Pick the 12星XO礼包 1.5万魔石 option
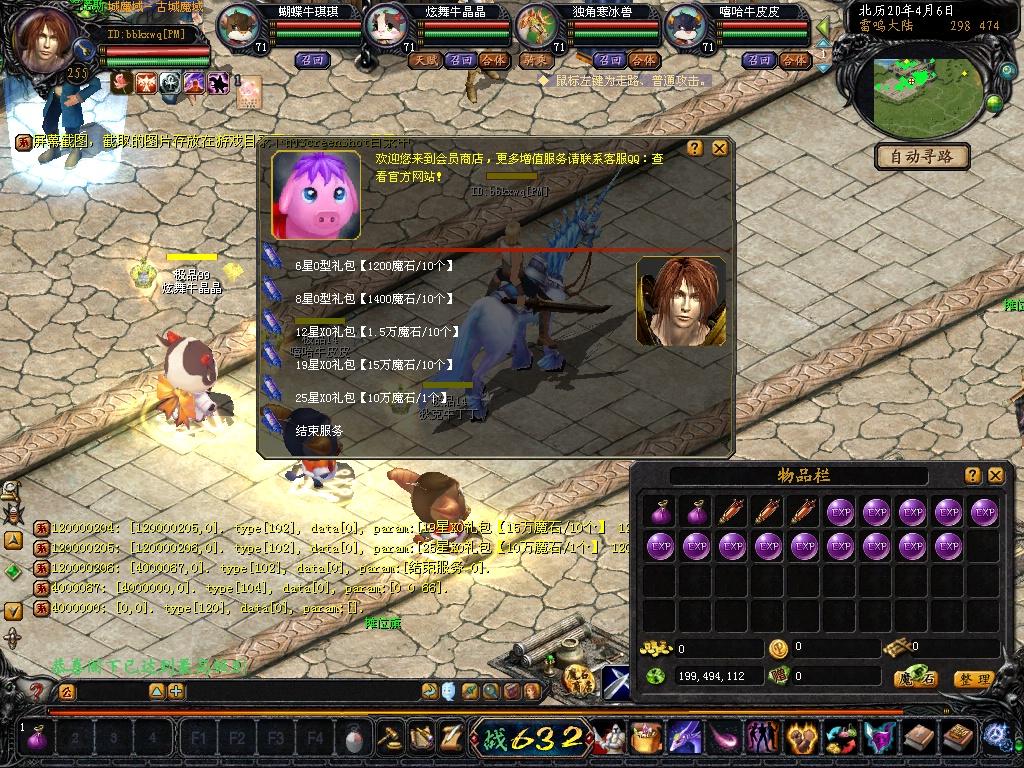Screen dimensions: 1024x768 pyautogui.click(x=377, y=332)
